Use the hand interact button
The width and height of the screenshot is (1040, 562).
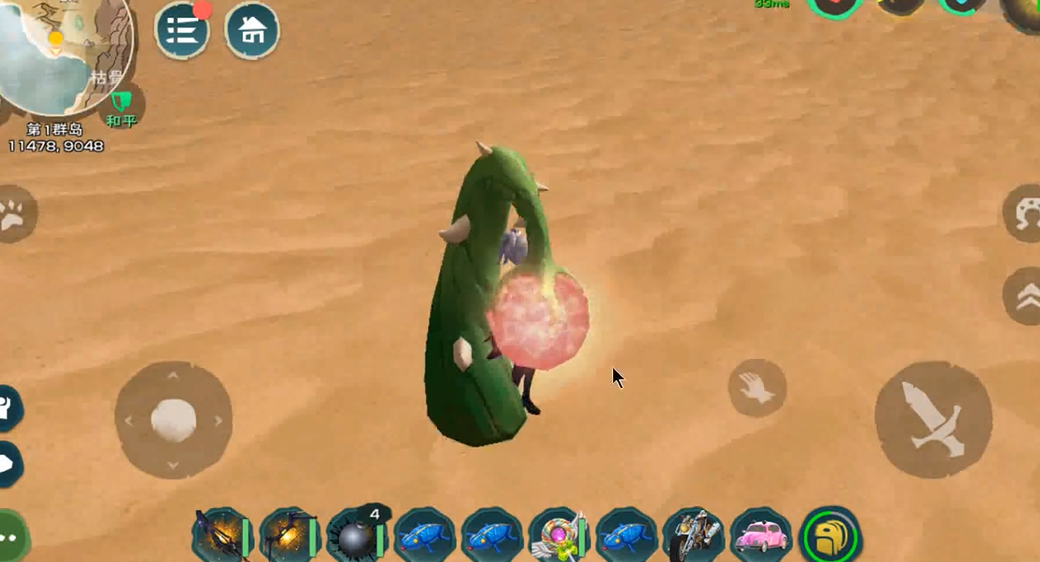[x=757, y=388]
